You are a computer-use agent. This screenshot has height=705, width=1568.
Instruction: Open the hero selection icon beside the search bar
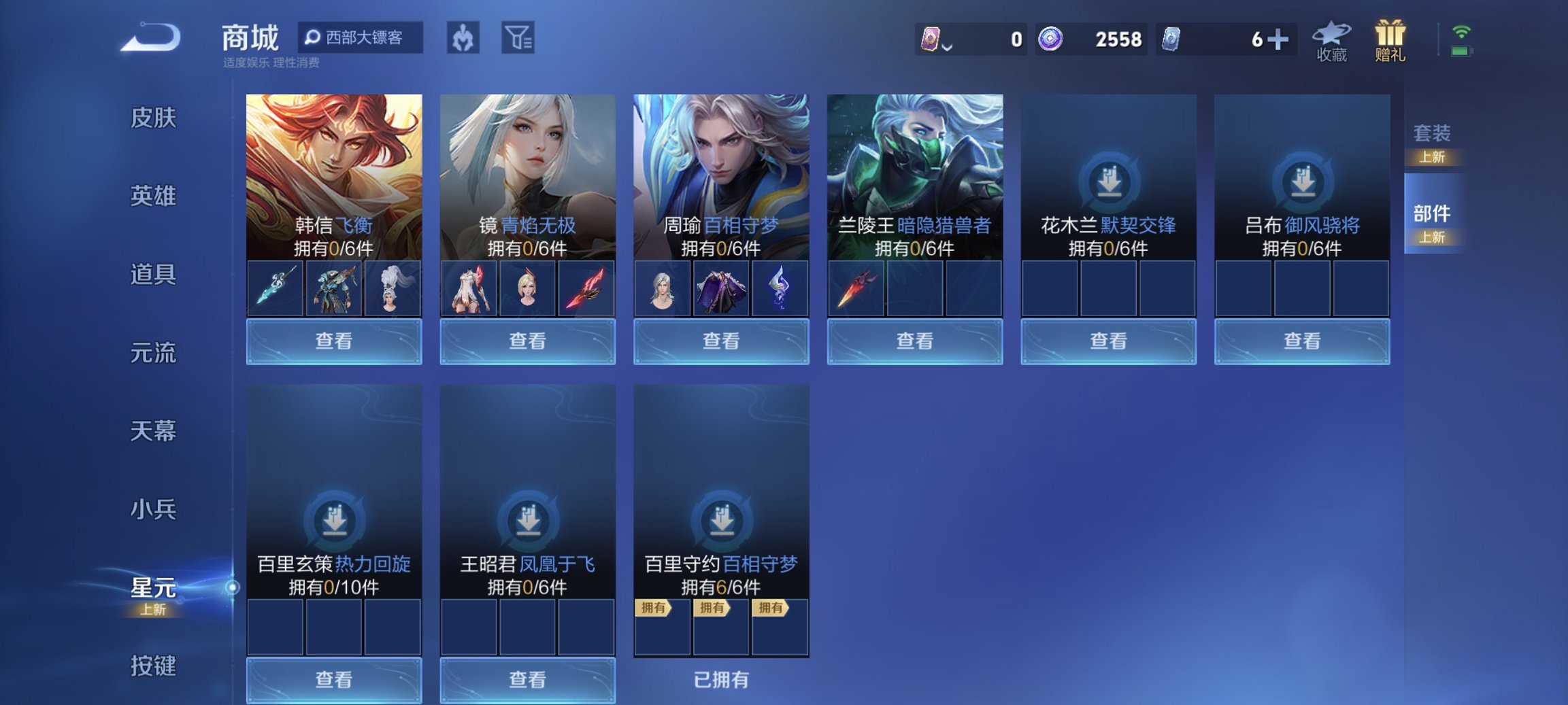pyautogui.click(x=463, y=39)
